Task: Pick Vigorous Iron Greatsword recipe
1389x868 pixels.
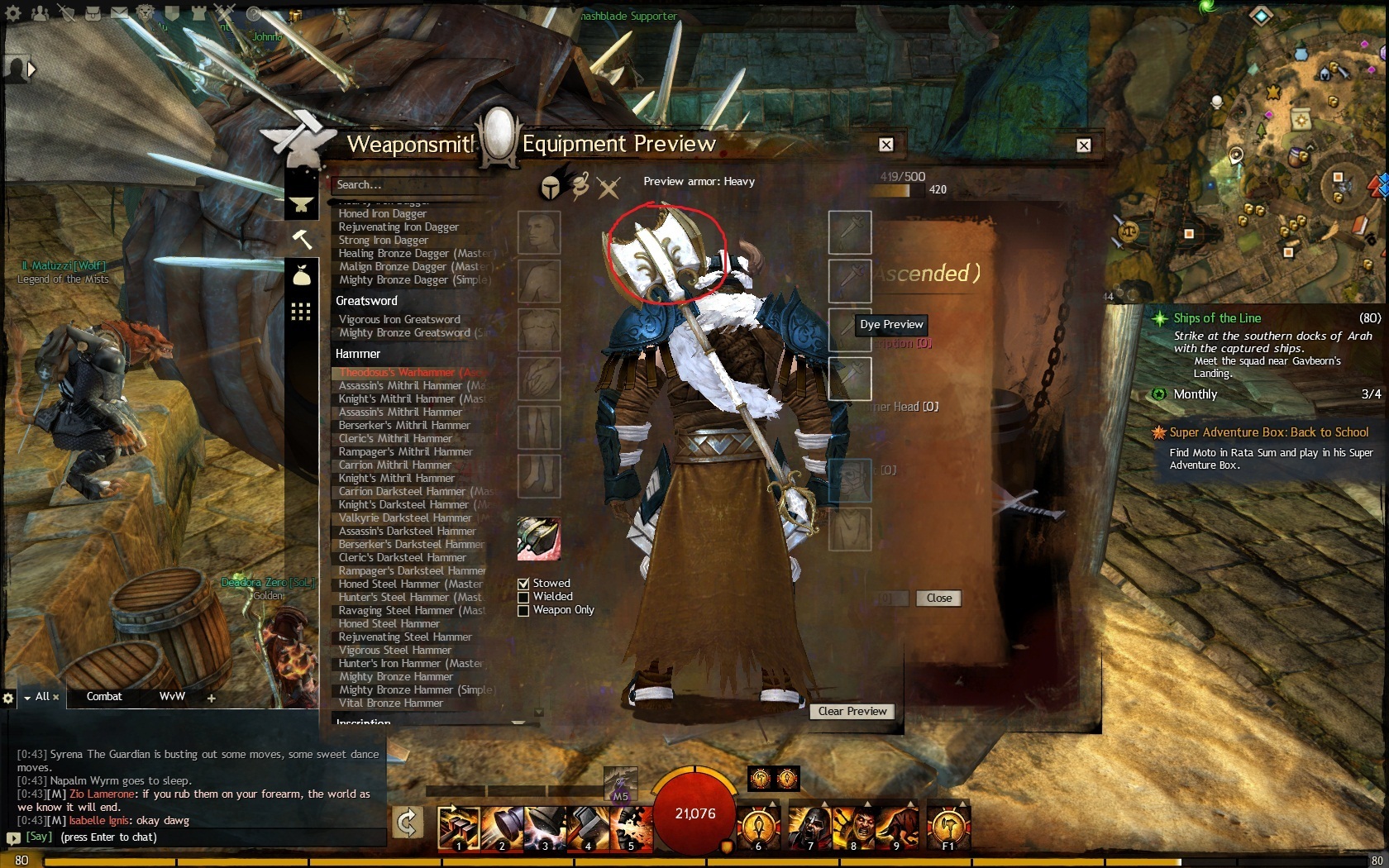Action: point(399,319)
